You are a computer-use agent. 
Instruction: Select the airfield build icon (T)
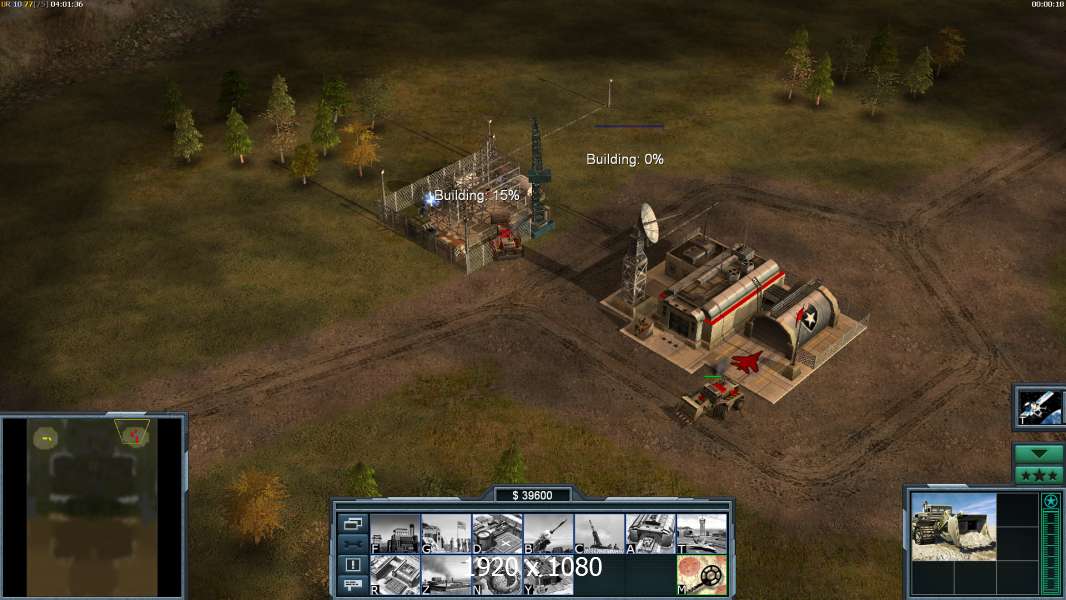(x=701, y=533)
